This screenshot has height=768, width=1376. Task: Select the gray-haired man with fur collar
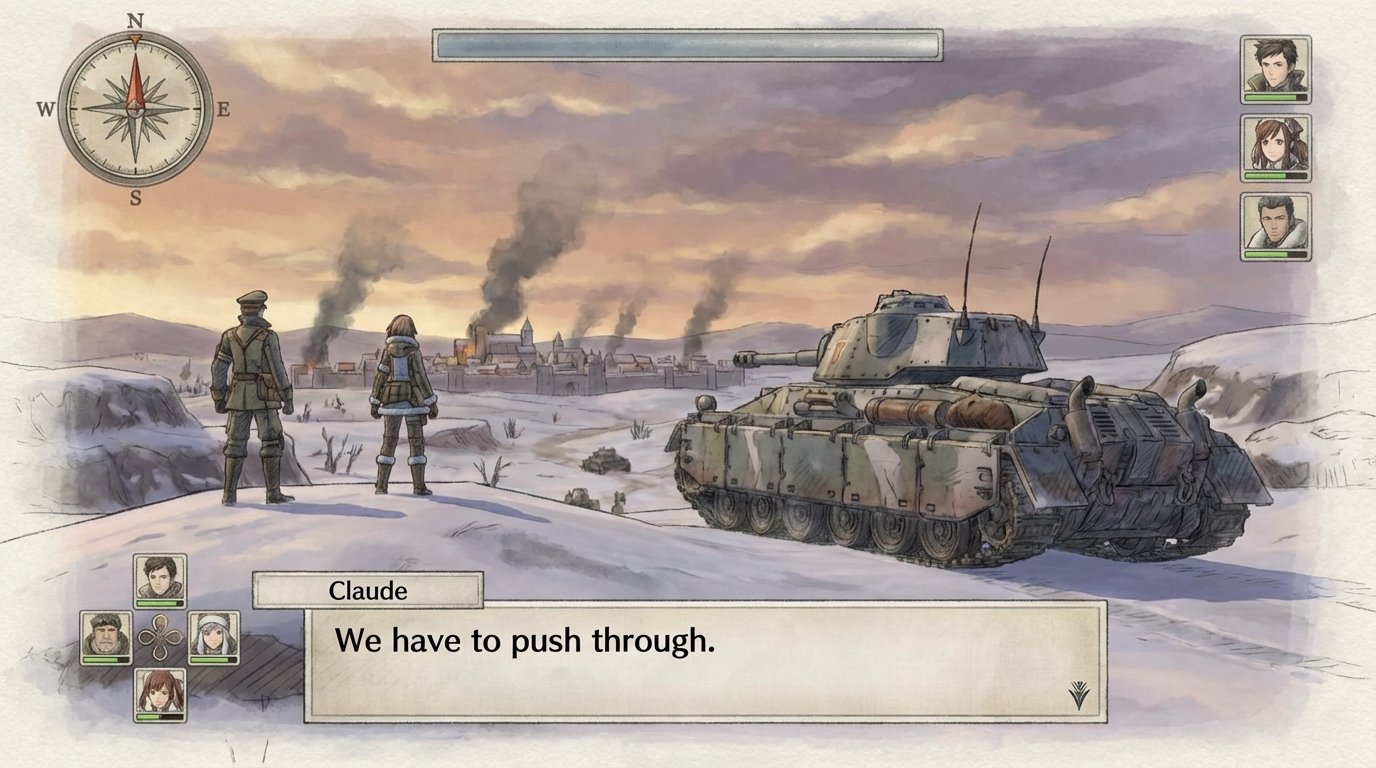click(1275, 226)
